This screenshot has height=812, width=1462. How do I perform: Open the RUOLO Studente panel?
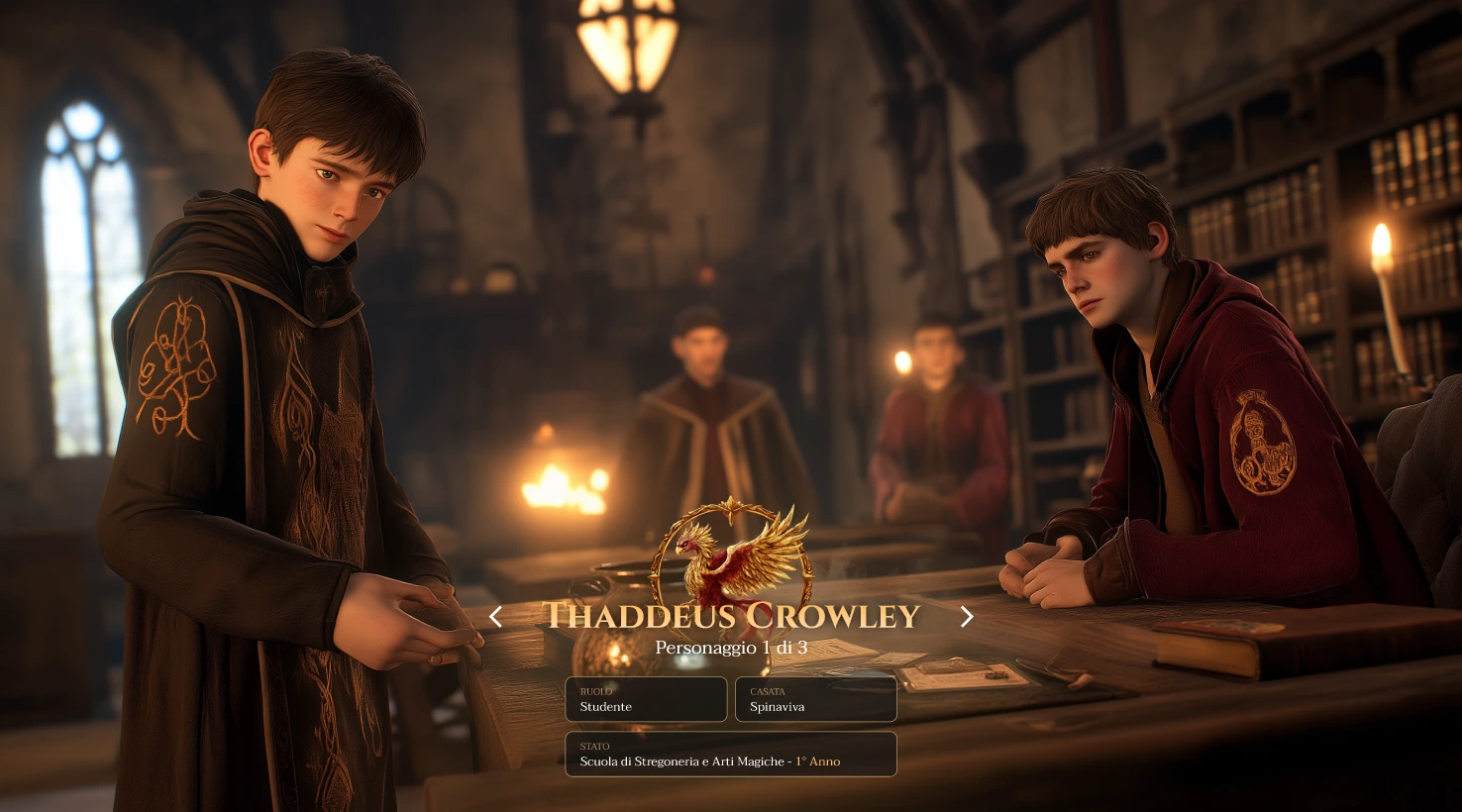pyautogui.click(x=646, y=699)
